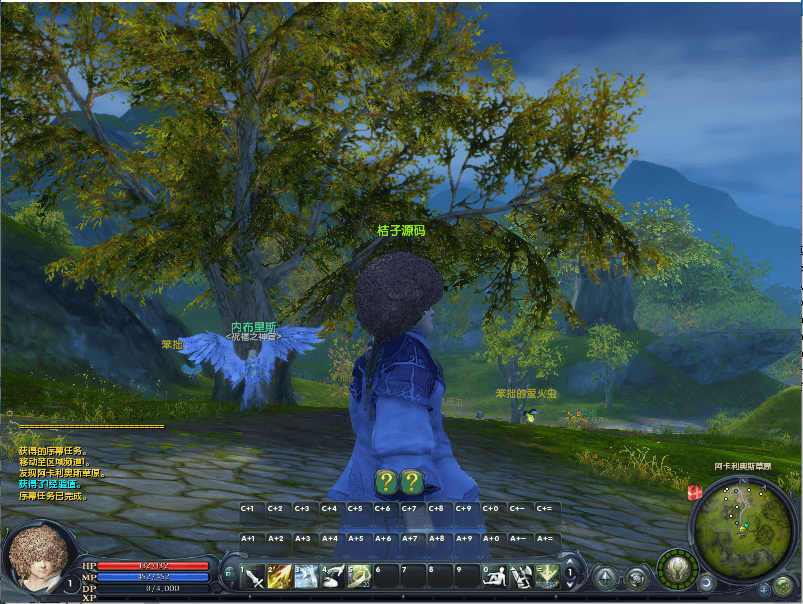803x604 pixels.
Task: Open the red gift box icon
Action: pos(693,492)
